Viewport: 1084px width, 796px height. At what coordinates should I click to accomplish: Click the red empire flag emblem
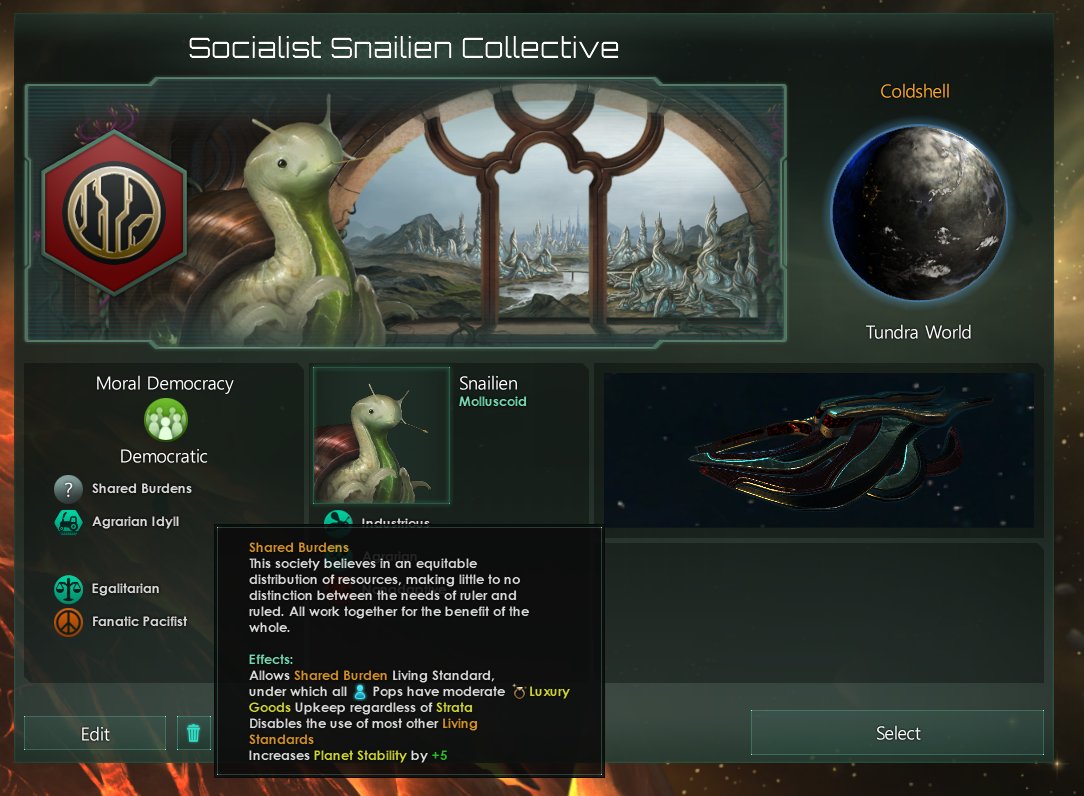click(100, 212)
